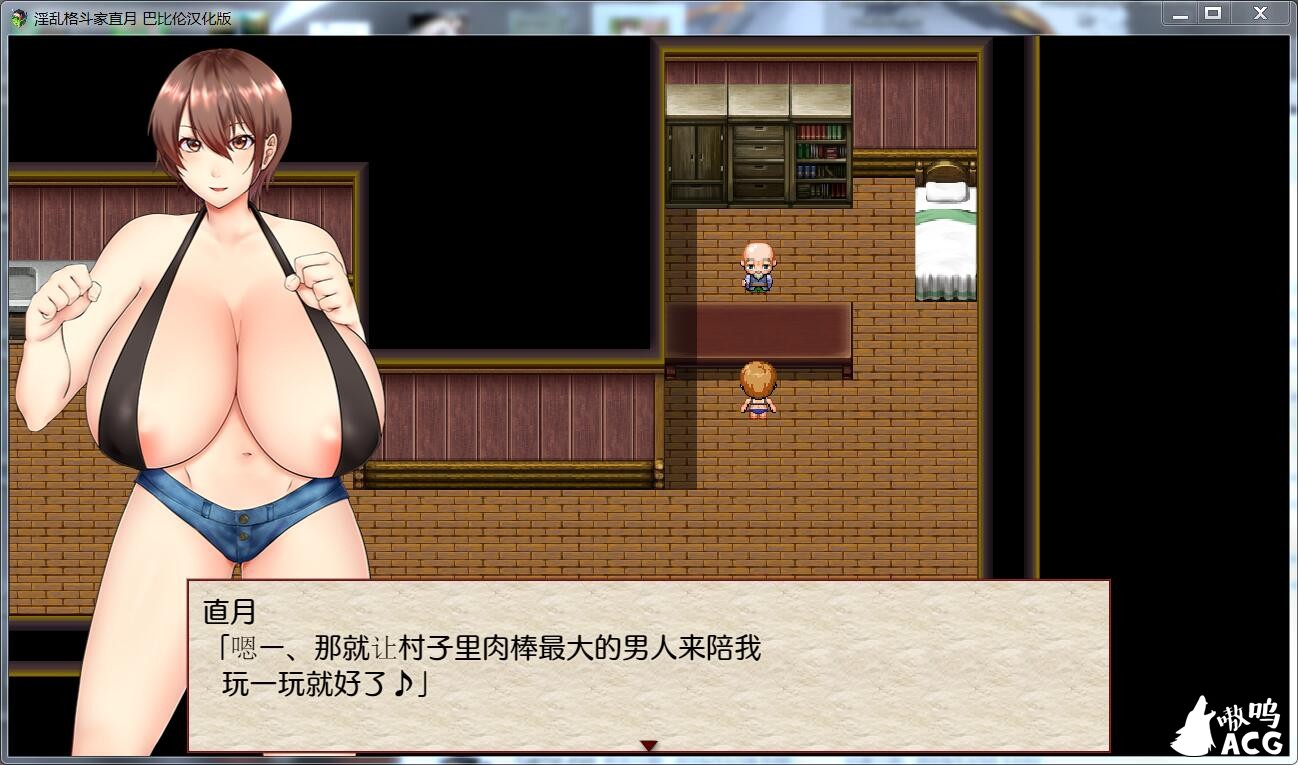Select the bald old man sprite
1298x765 pixels.
tap(758, 268)
